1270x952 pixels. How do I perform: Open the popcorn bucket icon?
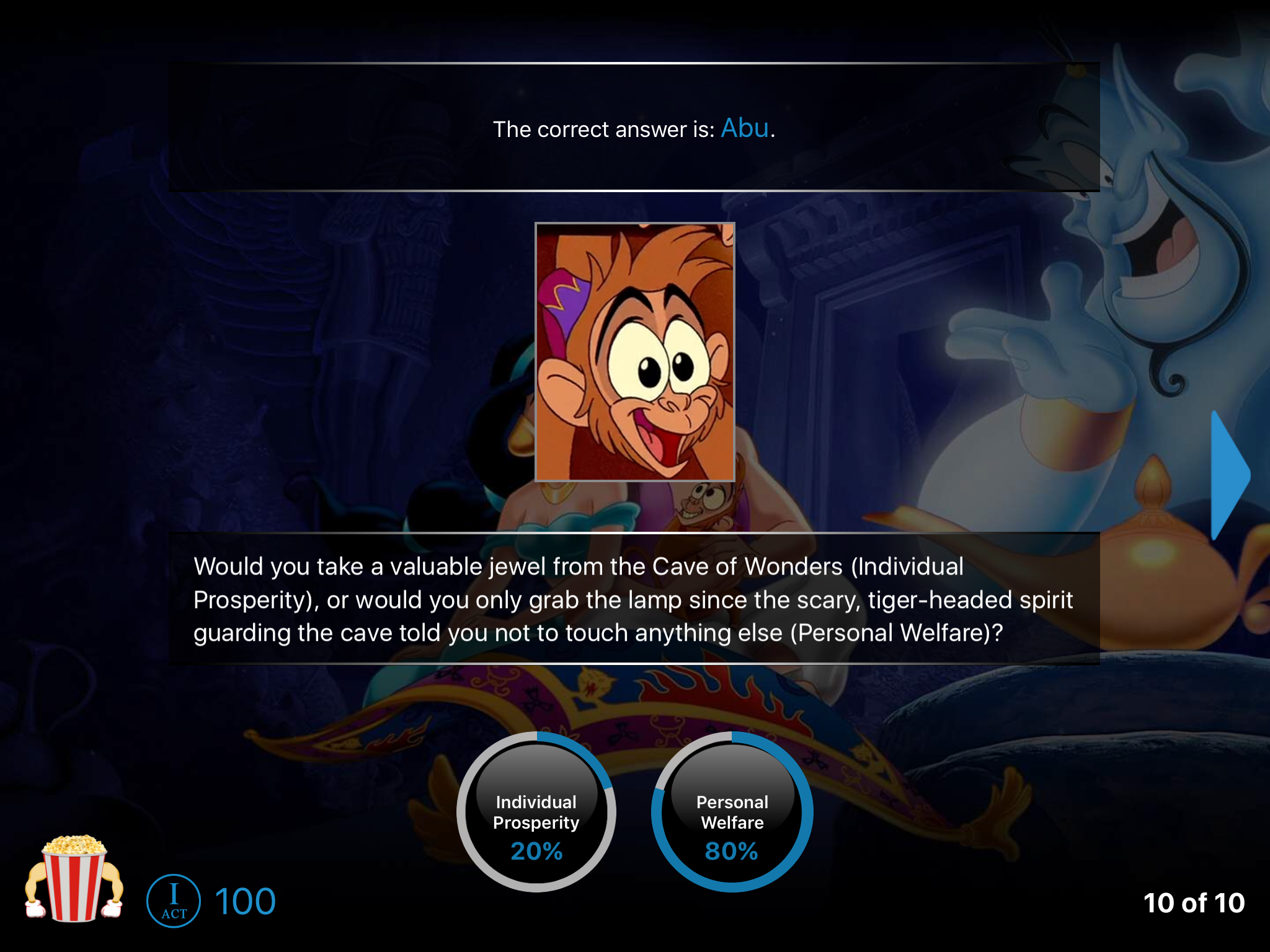click(x=74, y=878)
